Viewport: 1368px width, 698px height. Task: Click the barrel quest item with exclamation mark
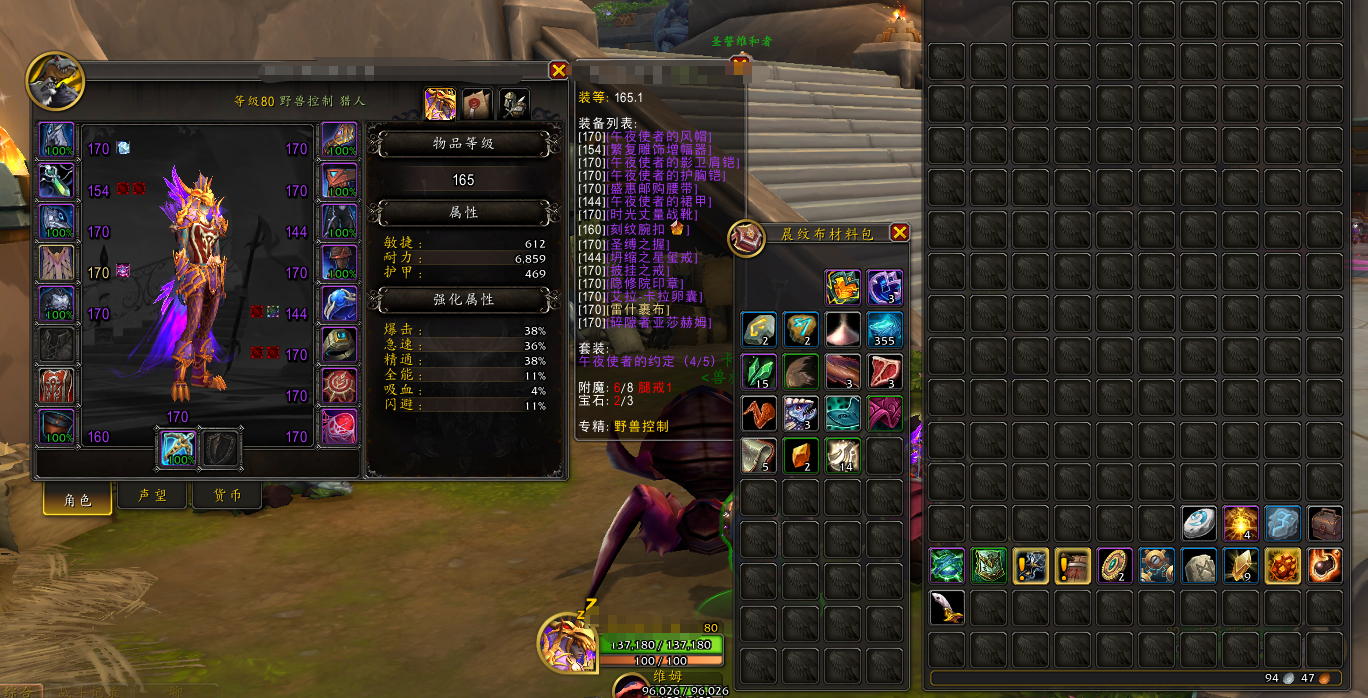1072,565
